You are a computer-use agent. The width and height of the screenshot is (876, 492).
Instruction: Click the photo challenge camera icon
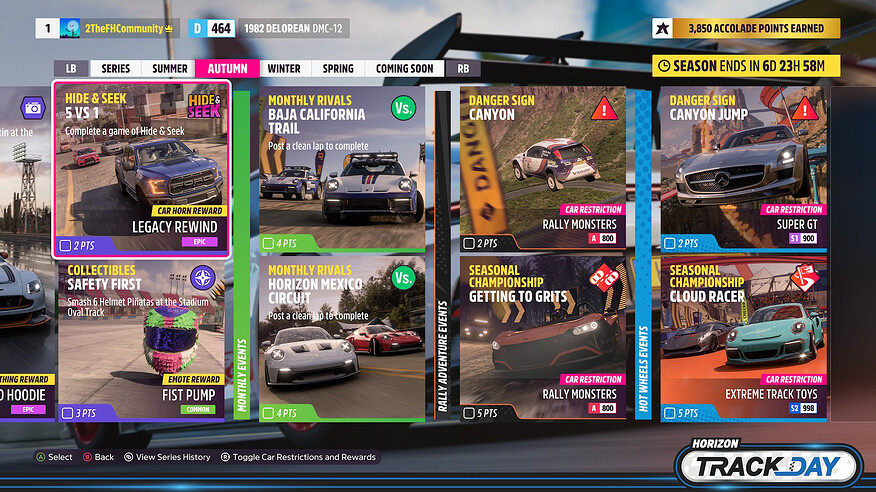pos(33,107)
